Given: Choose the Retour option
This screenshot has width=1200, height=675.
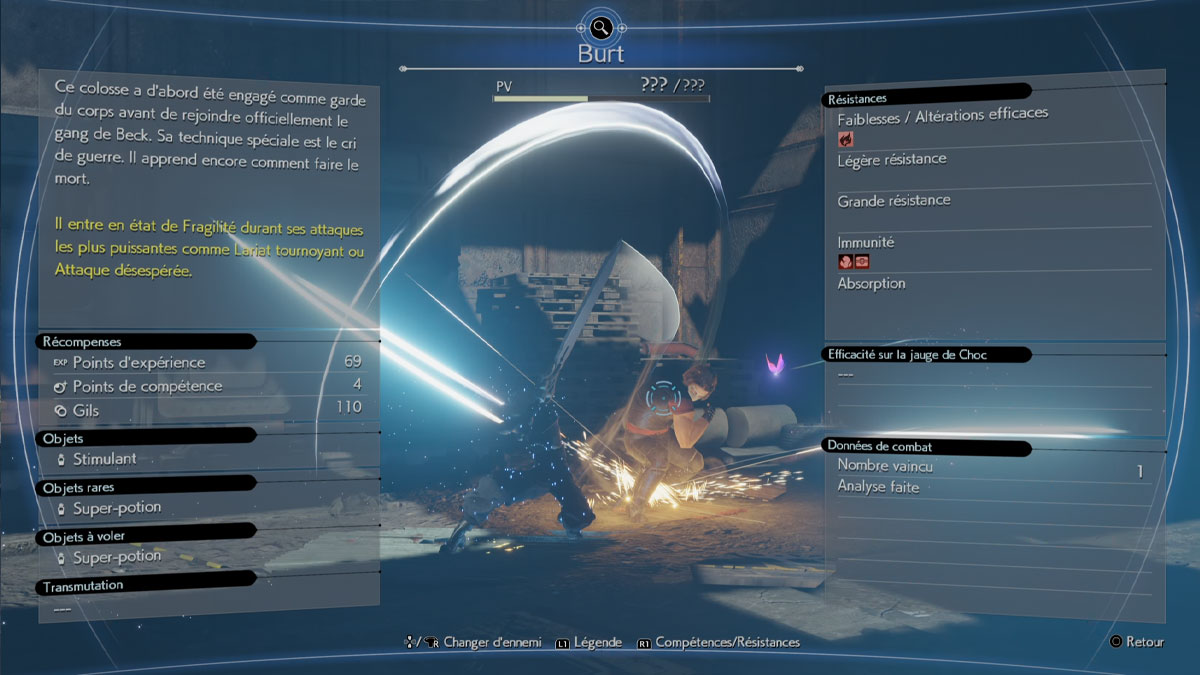Looking at the screenshot, I should point(1136,642).
